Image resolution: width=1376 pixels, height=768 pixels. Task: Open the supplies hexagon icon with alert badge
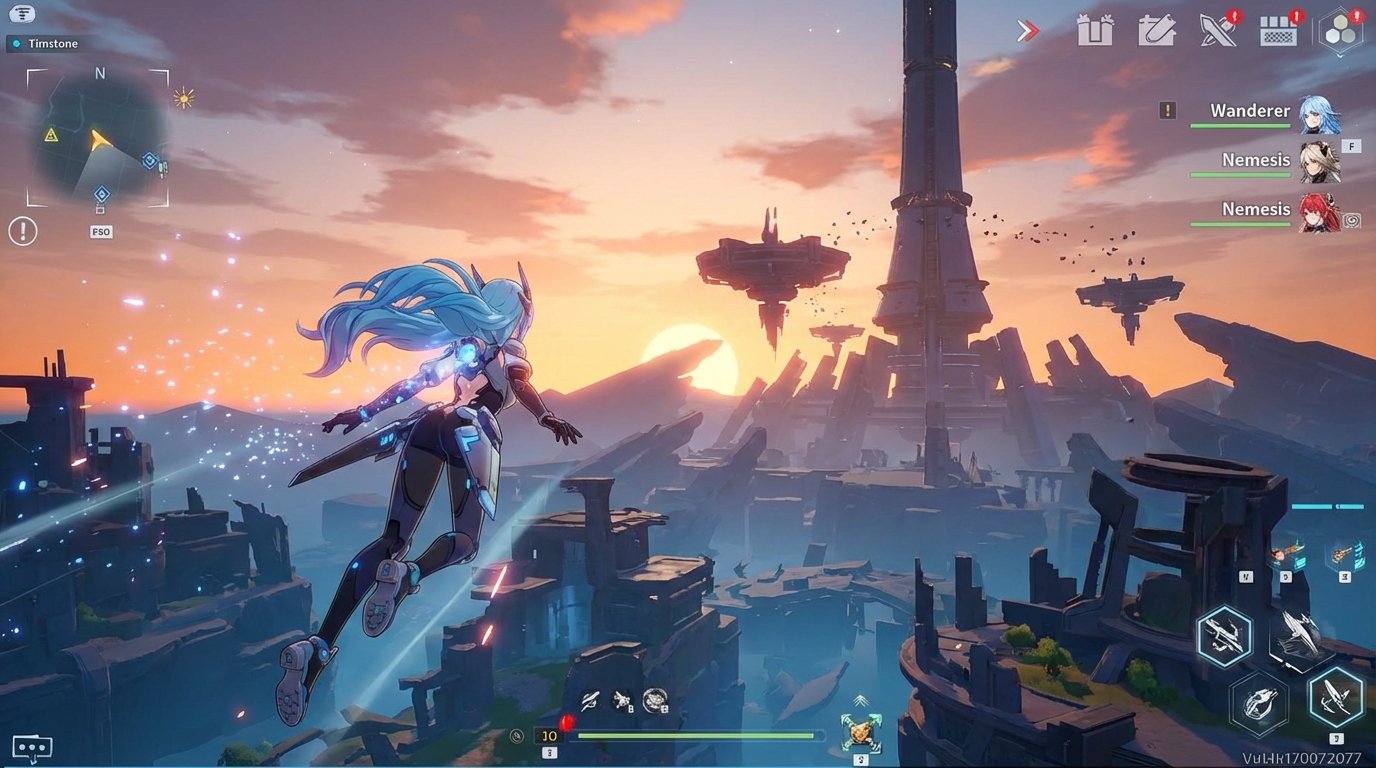(1340, 32)
